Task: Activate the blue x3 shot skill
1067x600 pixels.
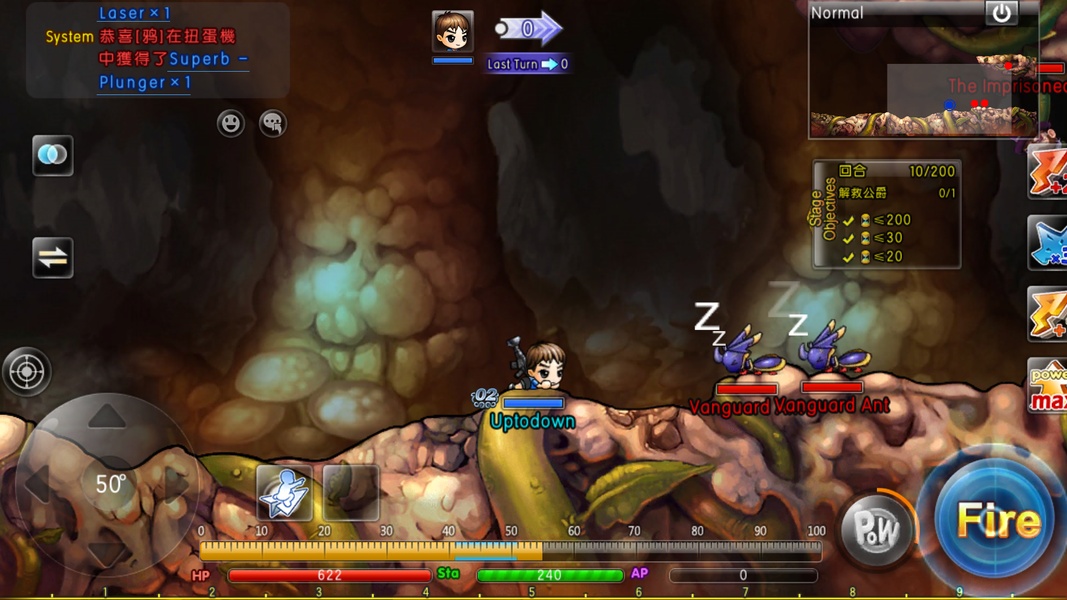Action: [1048, 243]
